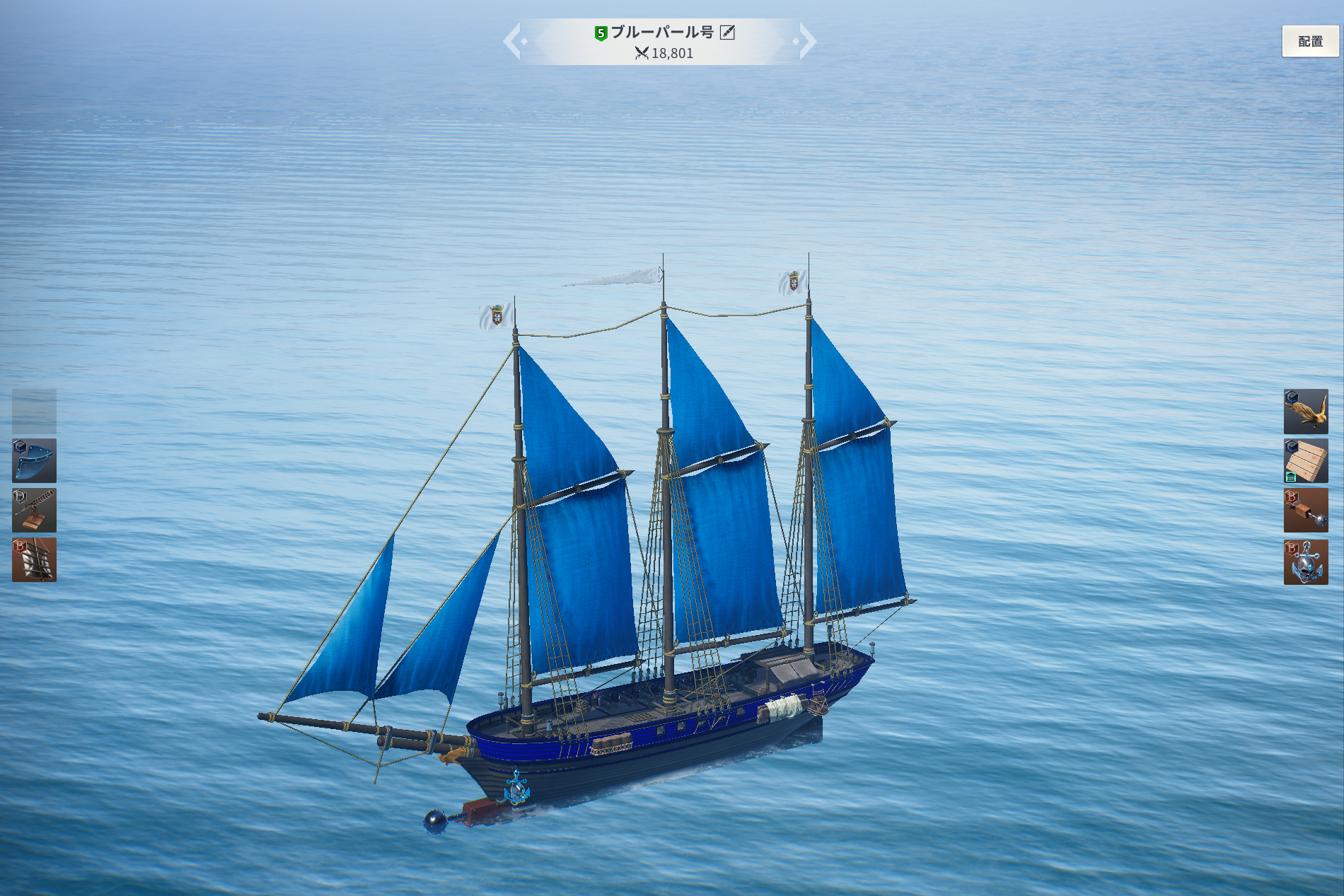This screenshot has height=896, width=1344.
Task: Select the wooden planks slot
Action: 1306,460
